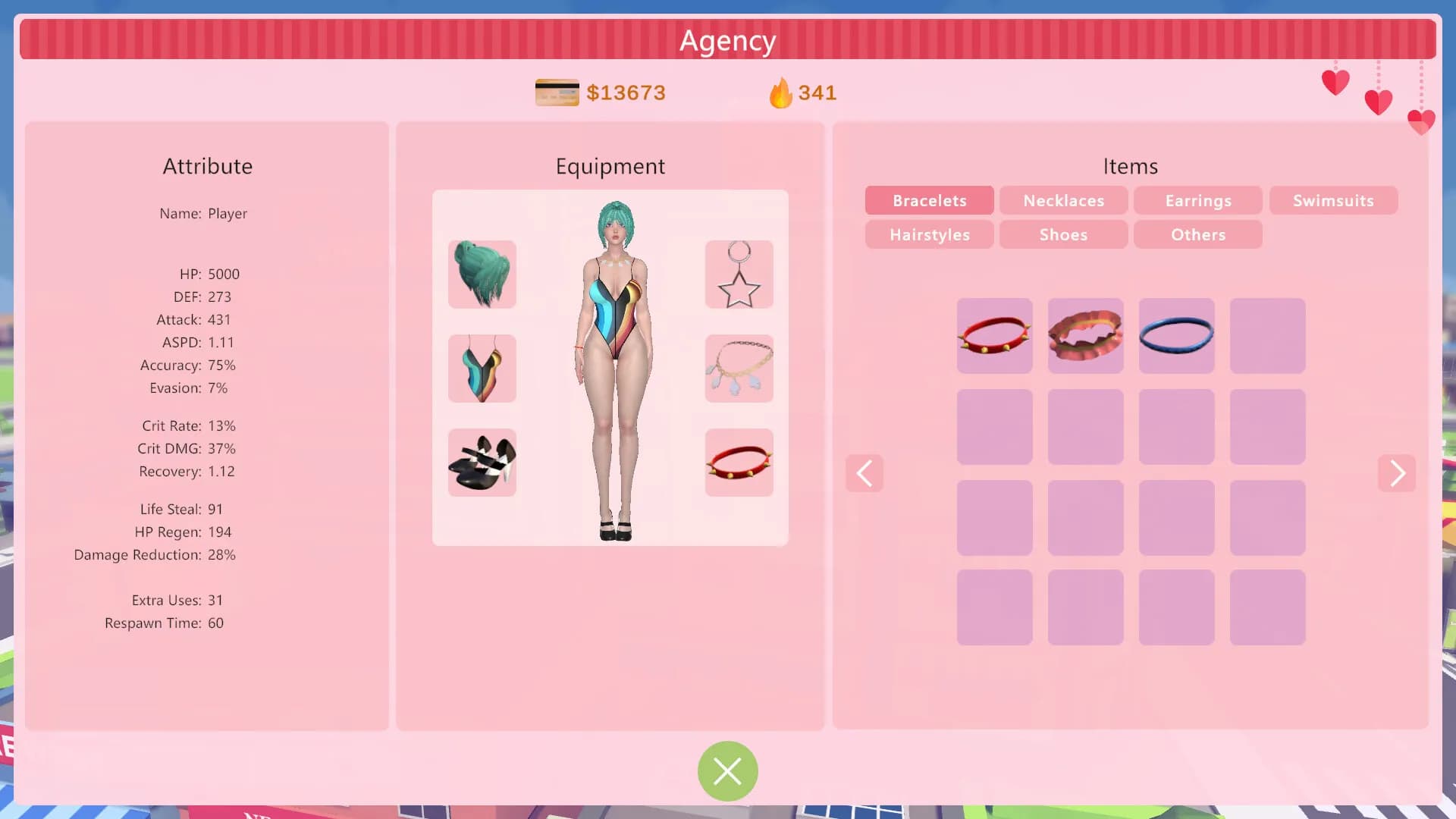Click the money credit card icon

(x=557, y=92)
